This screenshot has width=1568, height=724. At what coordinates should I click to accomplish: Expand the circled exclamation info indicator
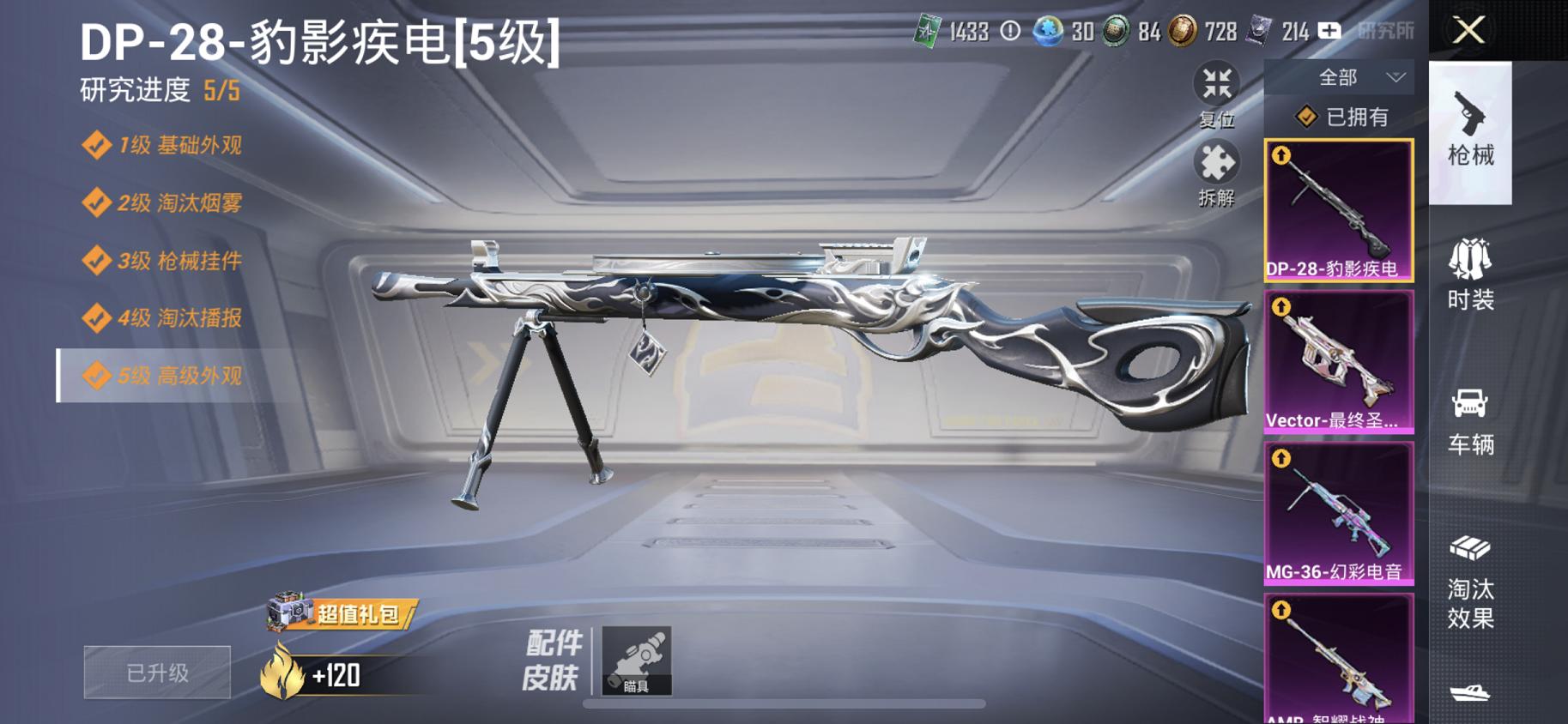point(1010,32)
